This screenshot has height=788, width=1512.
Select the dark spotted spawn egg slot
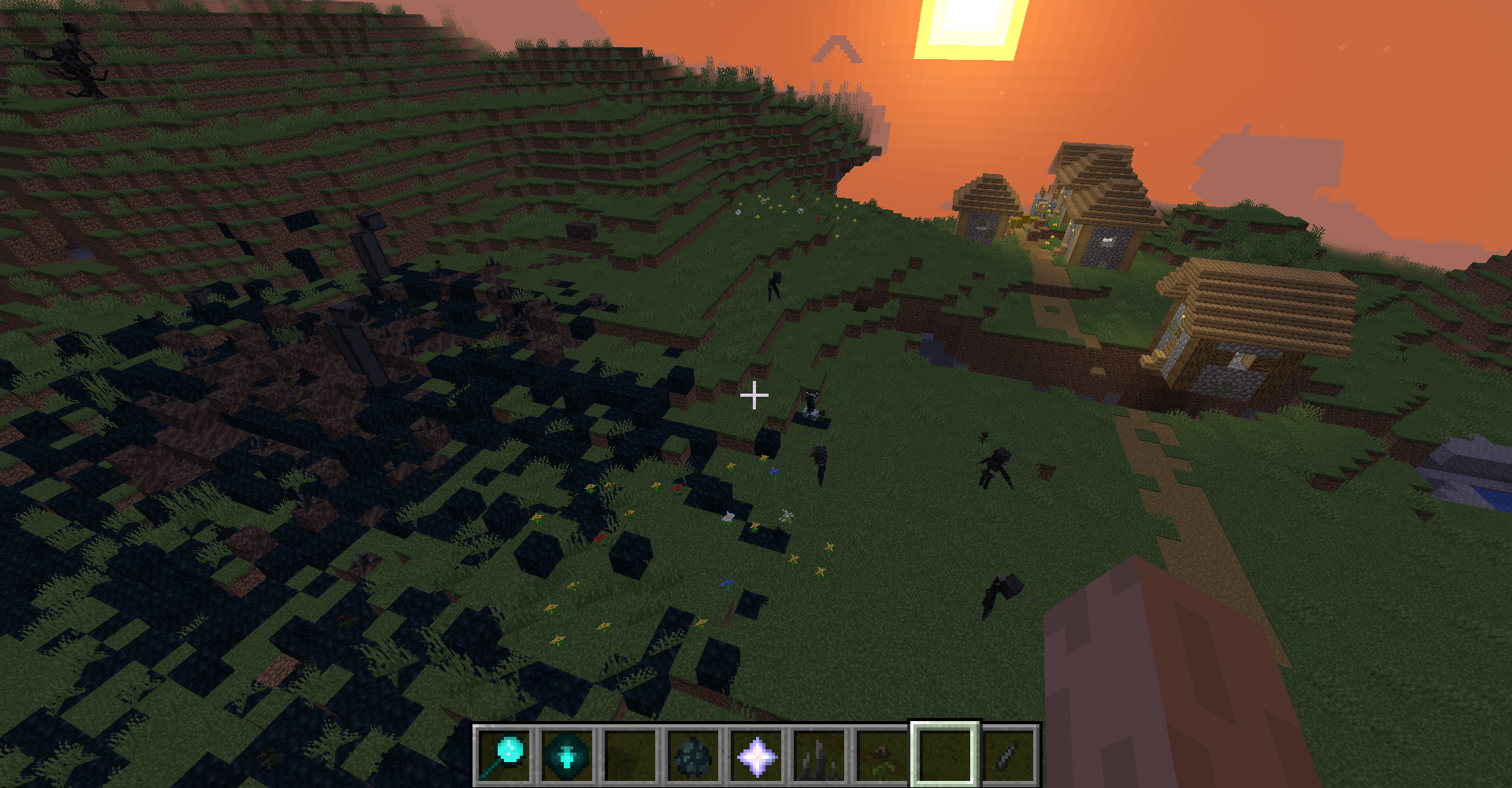point(694,755)
